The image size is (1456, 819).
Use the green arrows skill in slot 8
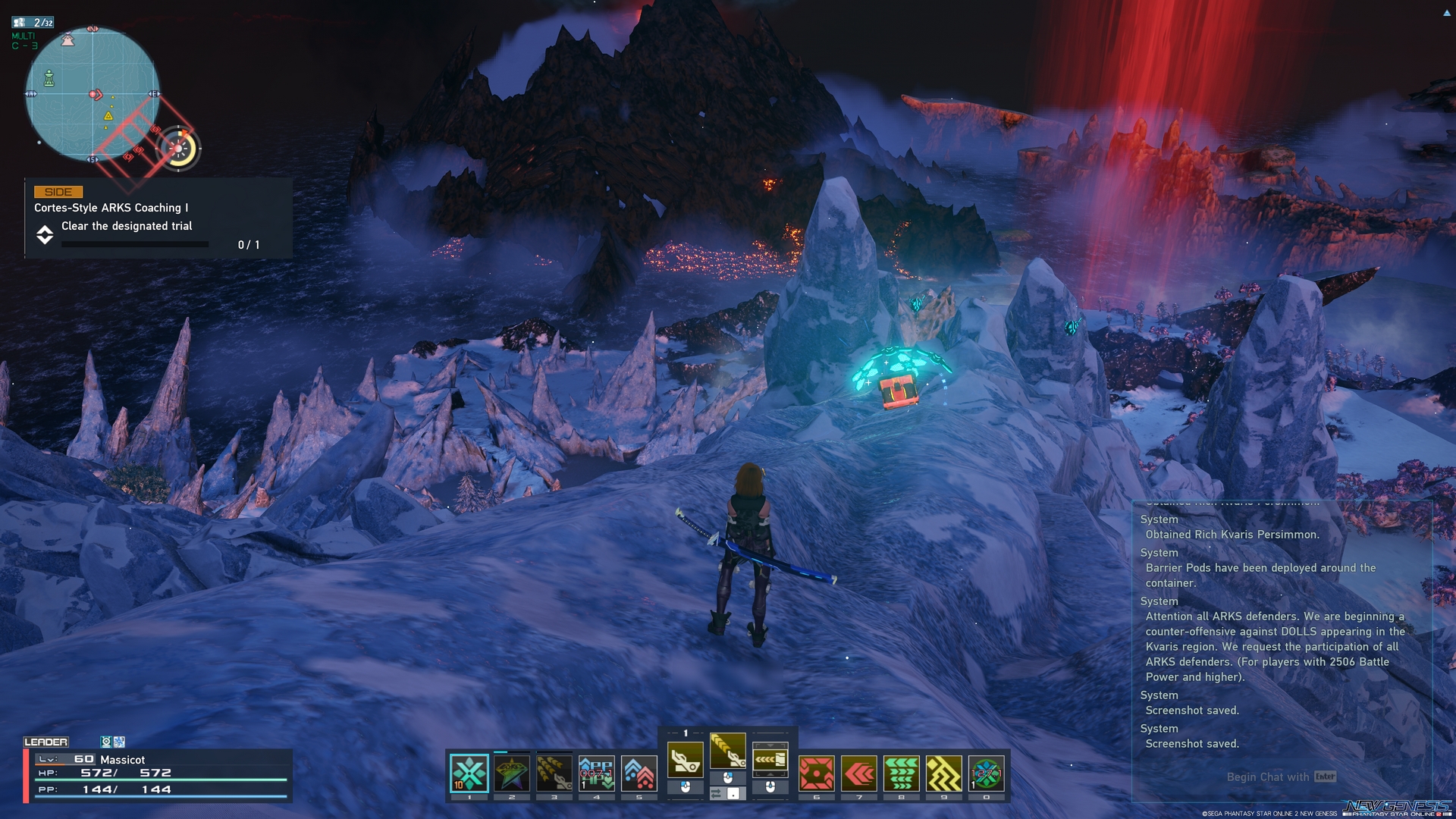click(901, 770)
